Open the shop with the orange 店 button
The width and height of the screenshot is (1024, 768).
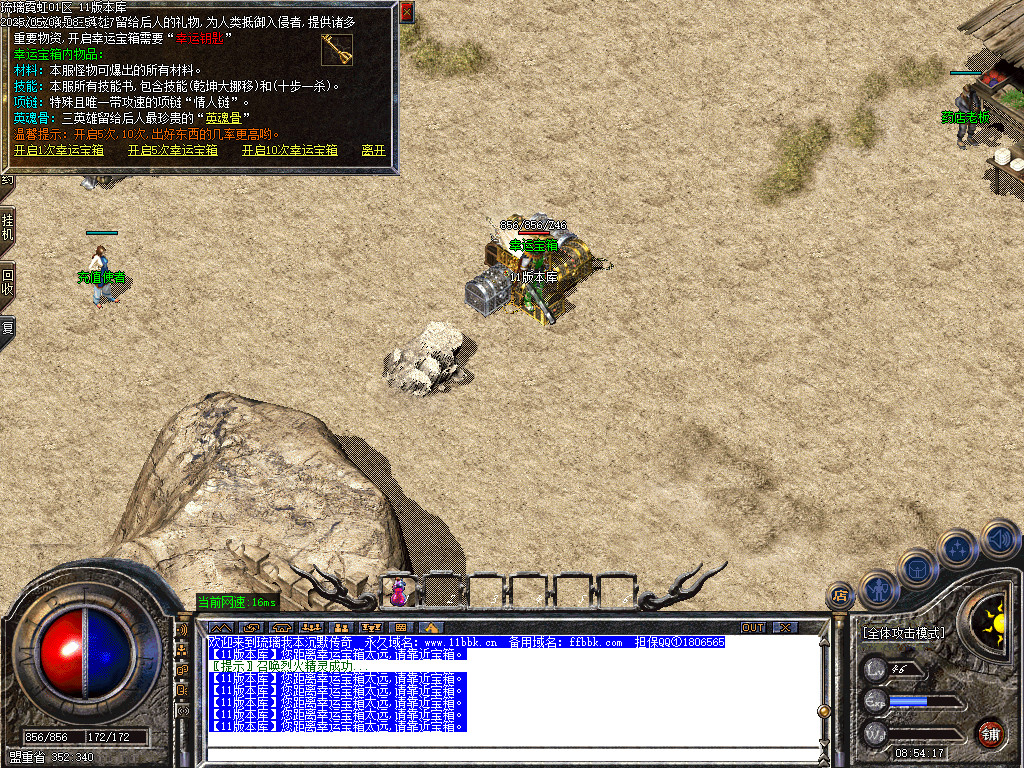pyautogui.click(x=840, y=597)
